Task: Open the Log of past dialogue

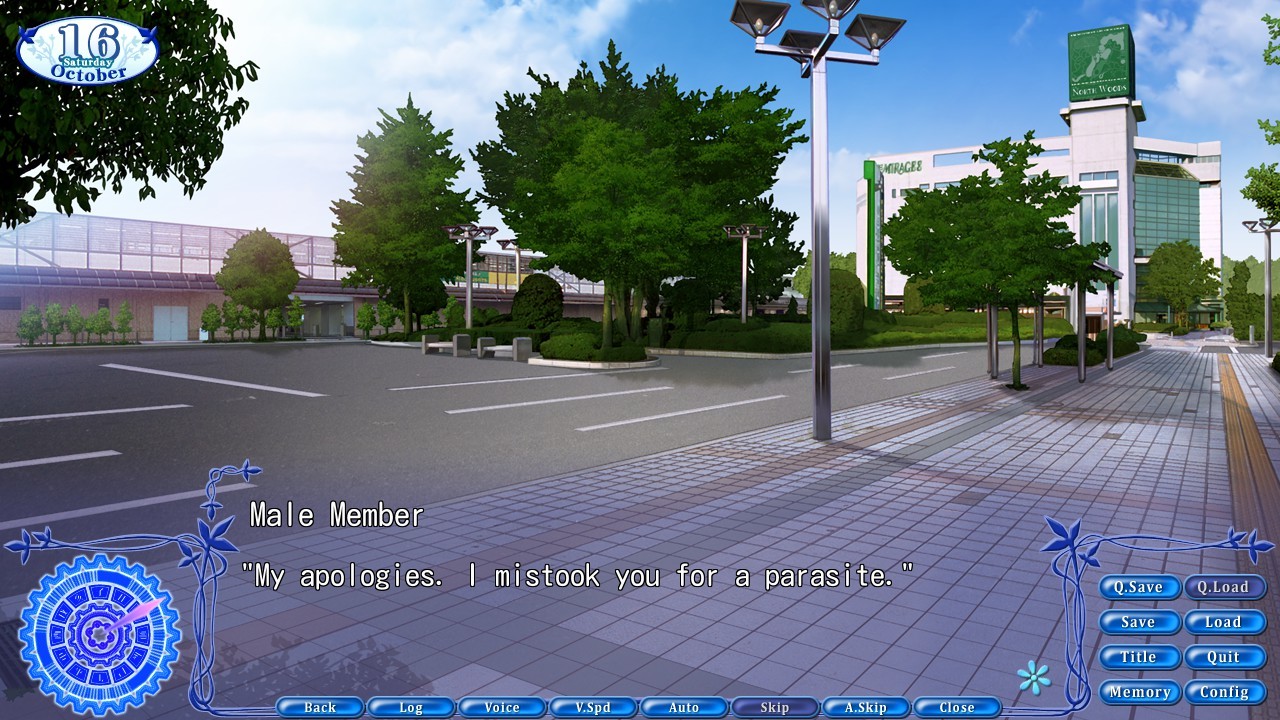Action: [412, 707]
